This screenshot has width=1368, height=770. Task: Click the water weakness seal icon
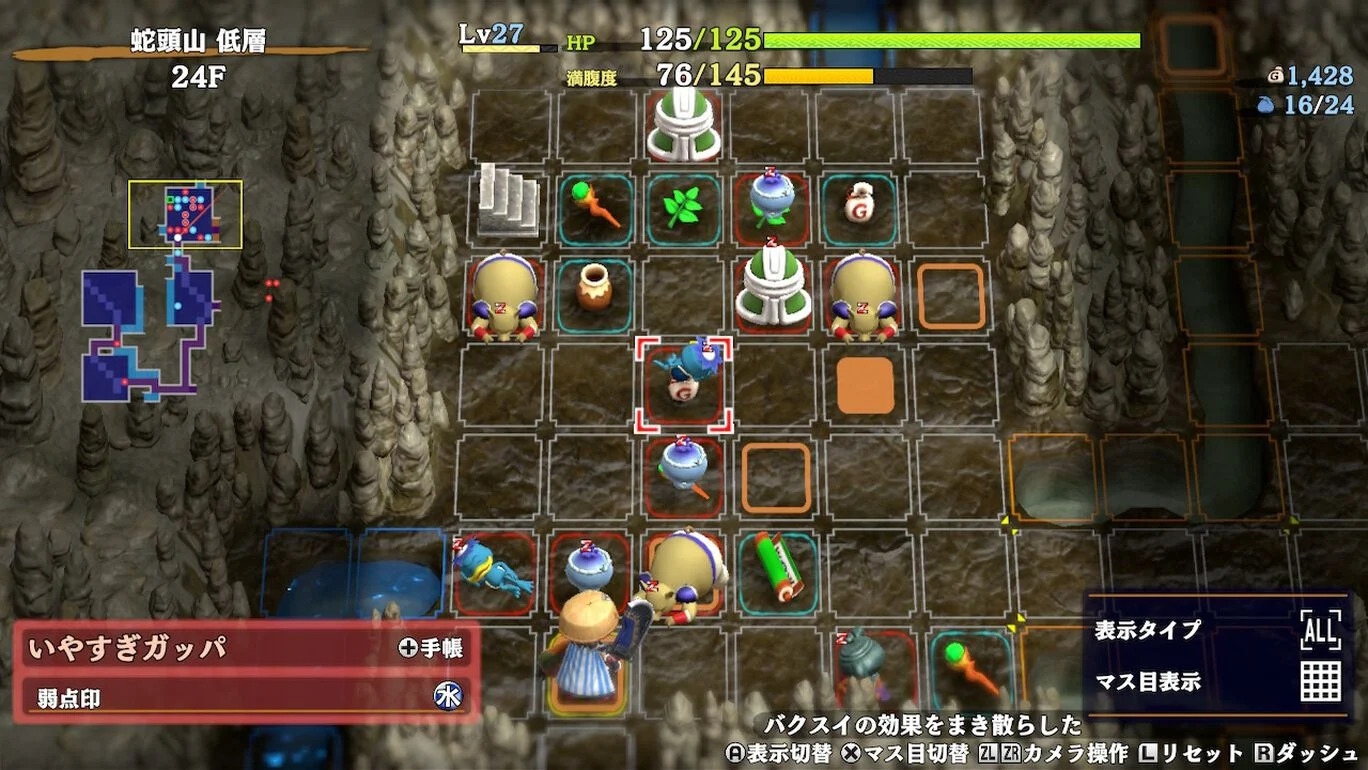click(448, 697)
